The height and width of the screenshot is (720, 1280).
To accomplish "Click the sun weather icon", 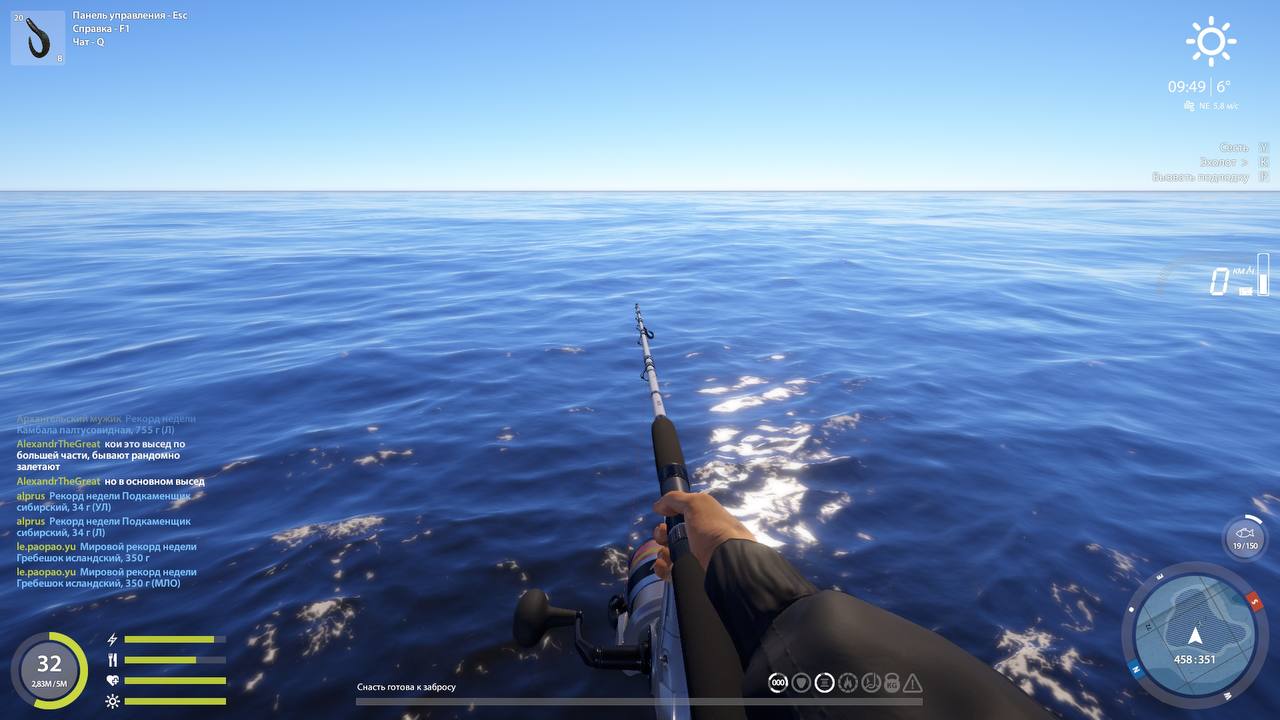I will (1210, 41).
